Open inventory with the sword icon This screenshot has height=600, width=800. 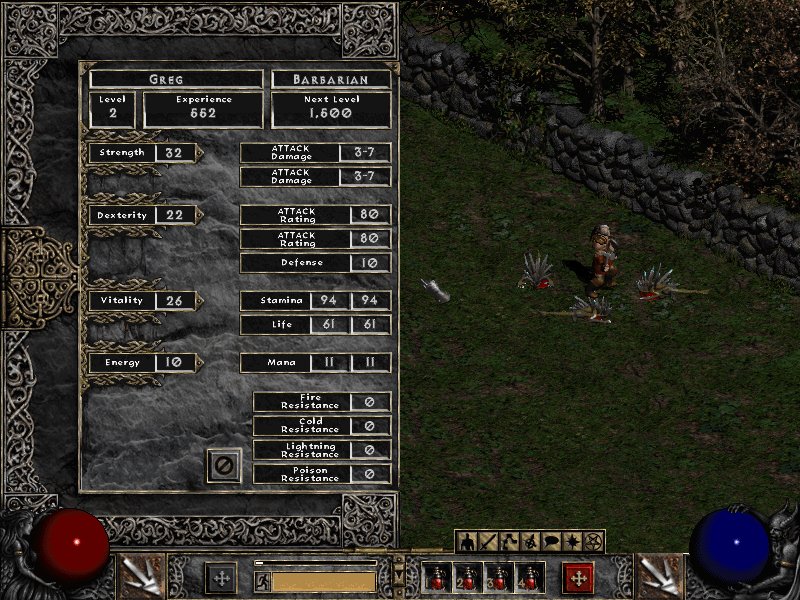coord(488,542)
